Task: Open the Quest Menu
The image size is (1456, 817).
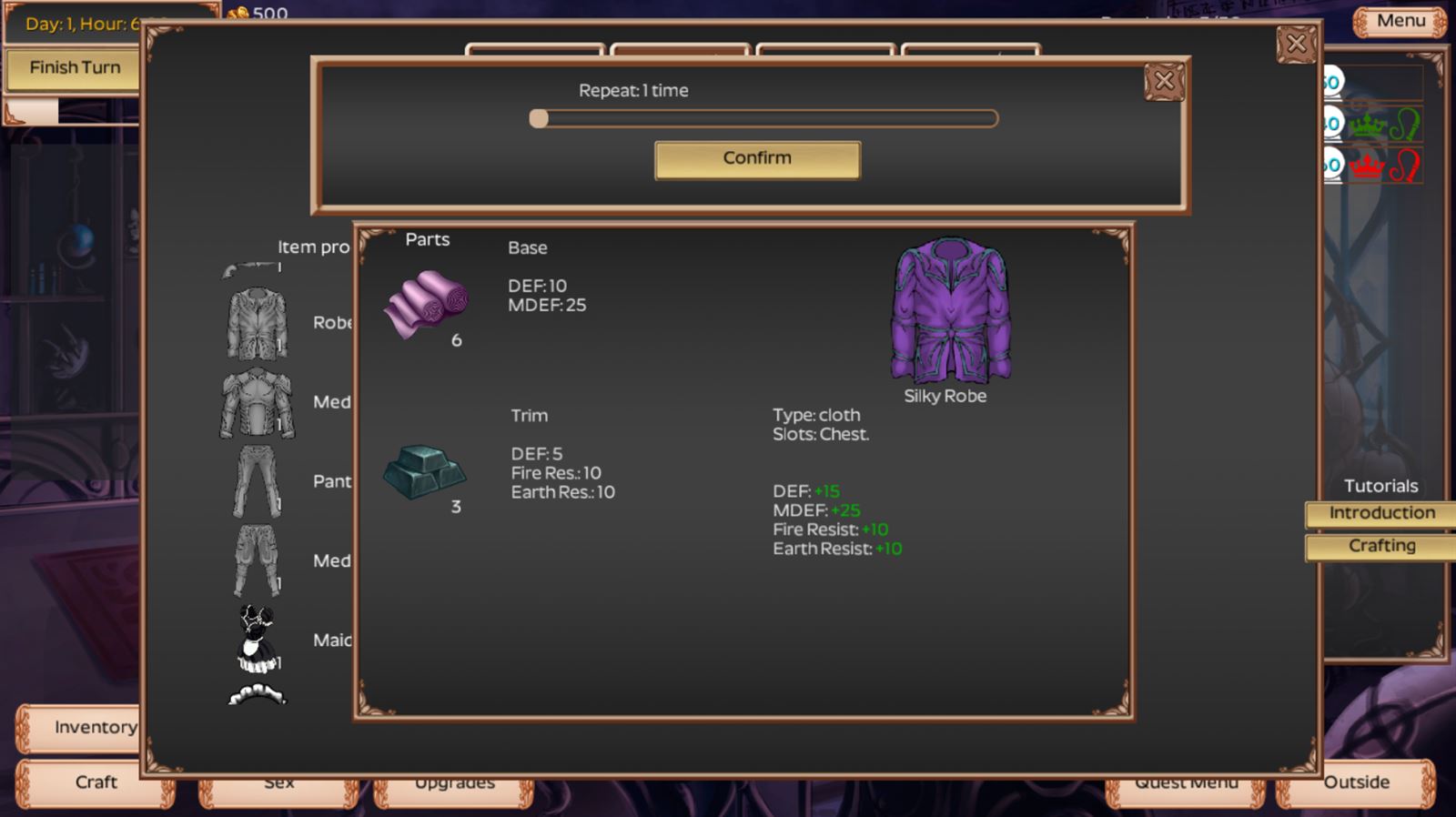Action: click(1186, 782)
